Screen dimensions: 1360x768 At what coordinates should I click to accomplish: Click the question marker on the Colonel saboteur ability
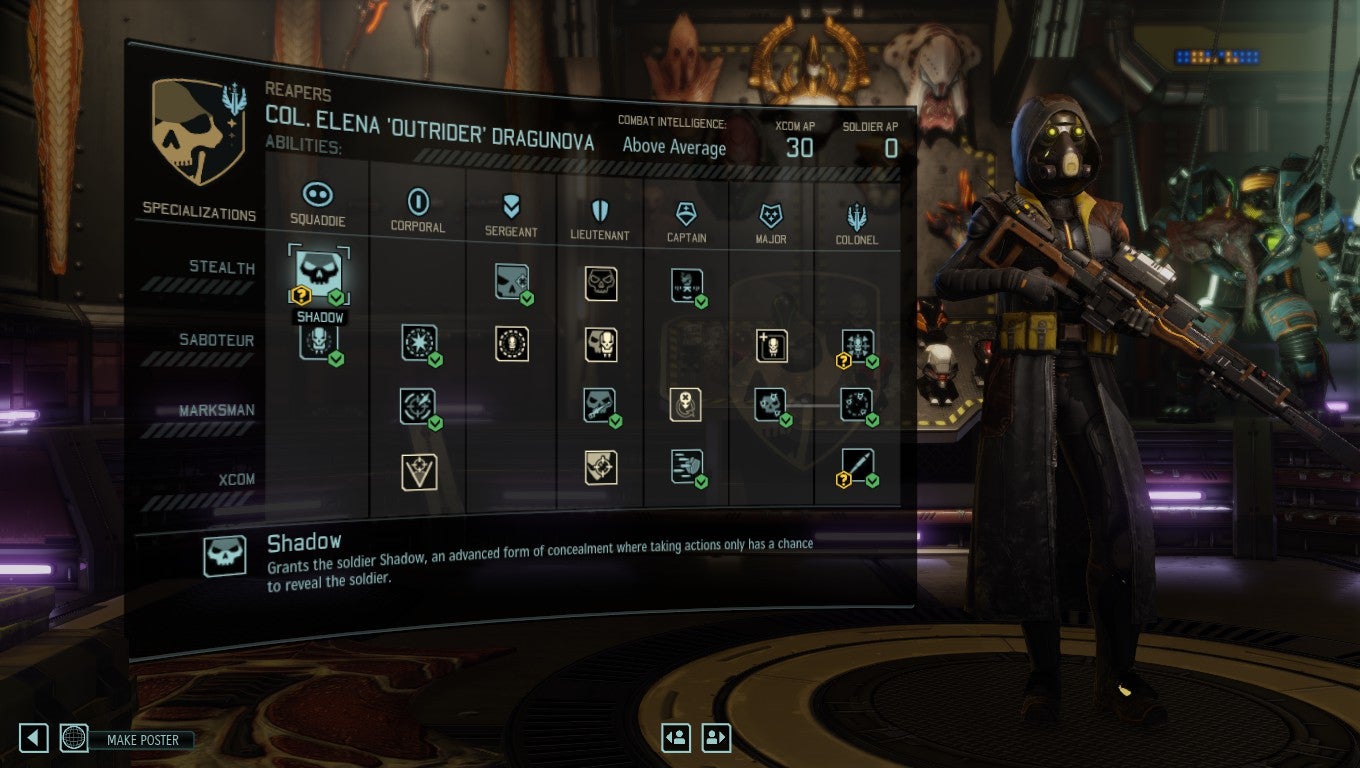(842, 361)
